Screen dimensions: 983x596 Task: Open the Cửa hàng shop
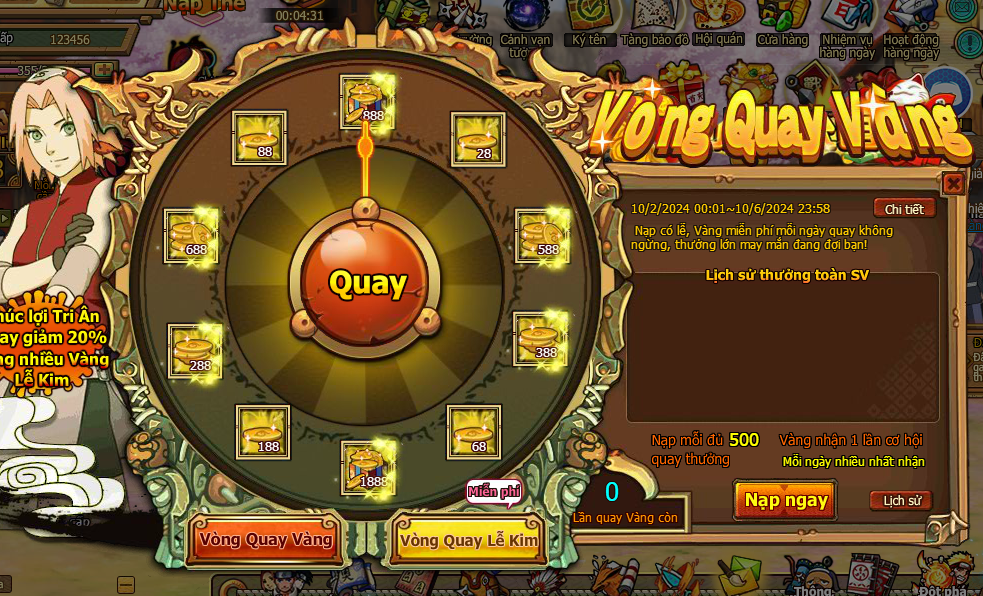pos(782,24)
